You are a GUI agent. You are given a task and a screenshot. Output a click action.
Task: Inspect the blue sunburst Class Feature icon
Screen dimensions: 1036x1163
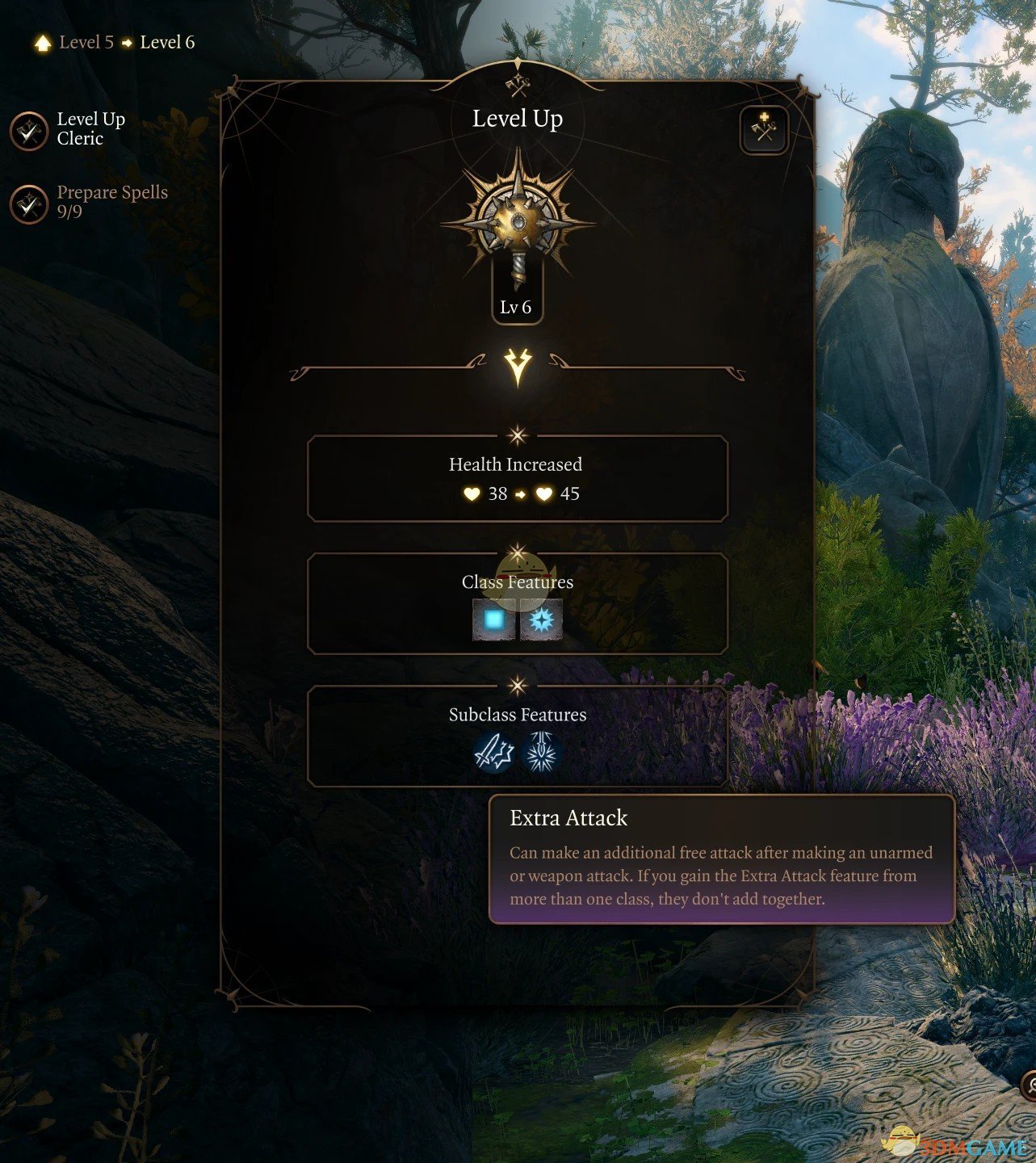[542, 620]
